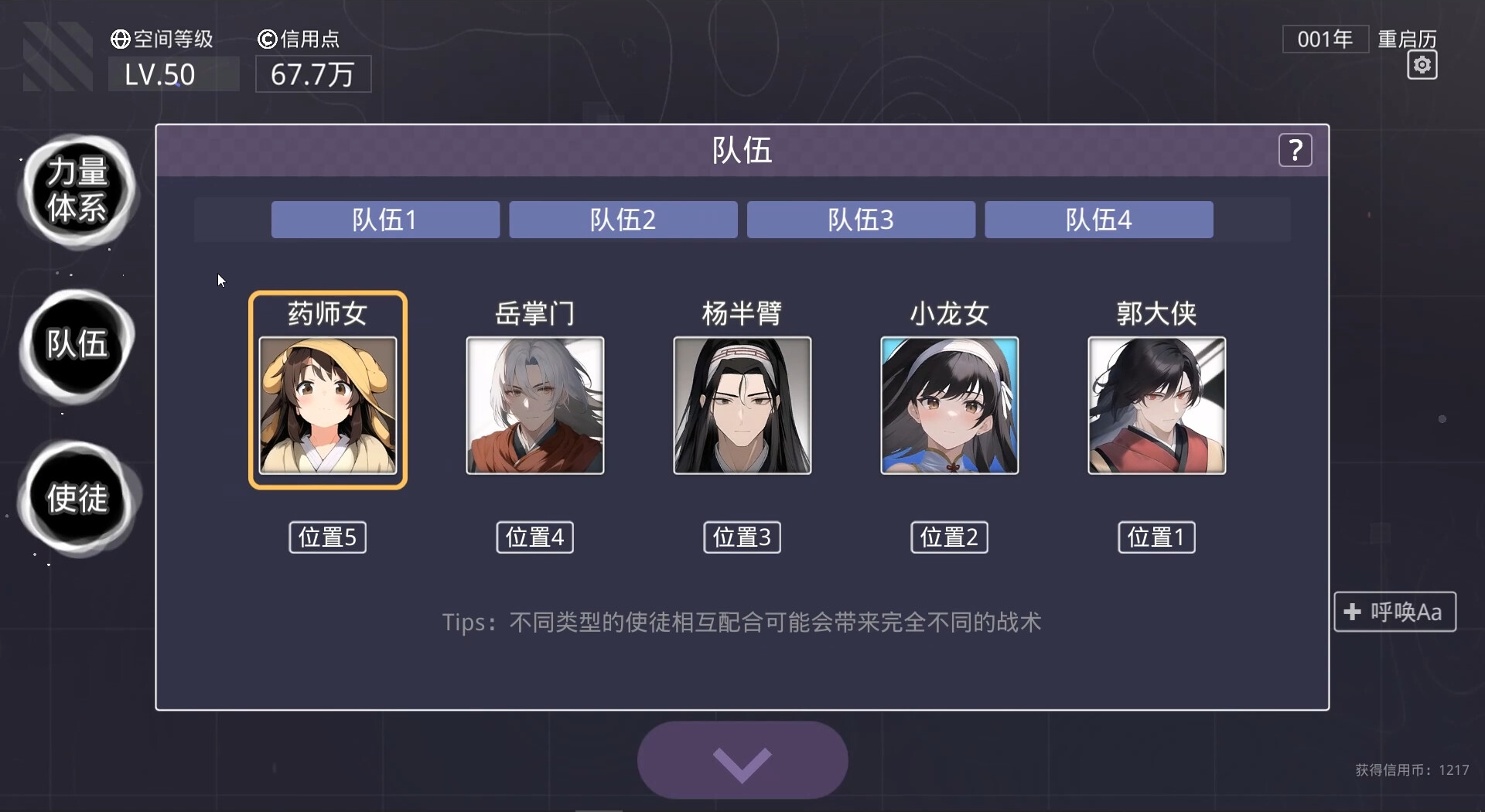Select the highlighted 药师女 portrait
The width and height of the screenshot is (1485, 812).
(327, 406)
